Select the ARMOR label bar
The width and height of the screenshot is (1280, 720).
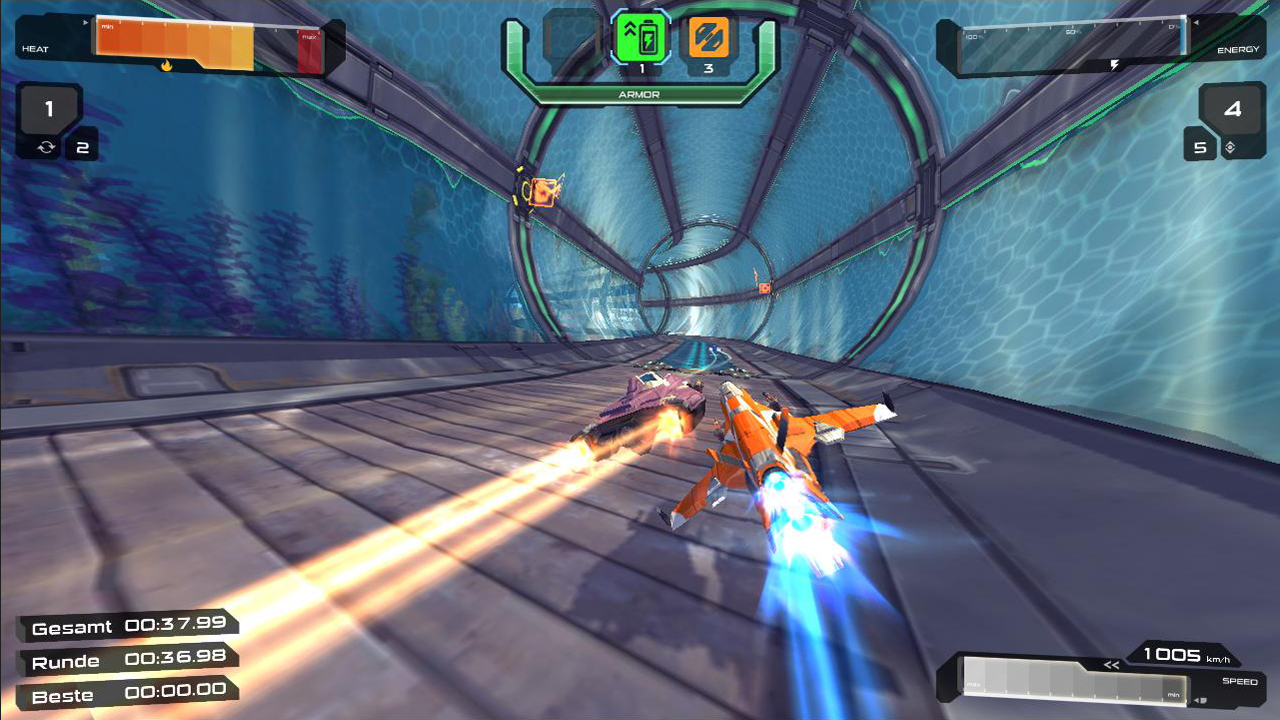coord(639,93)
